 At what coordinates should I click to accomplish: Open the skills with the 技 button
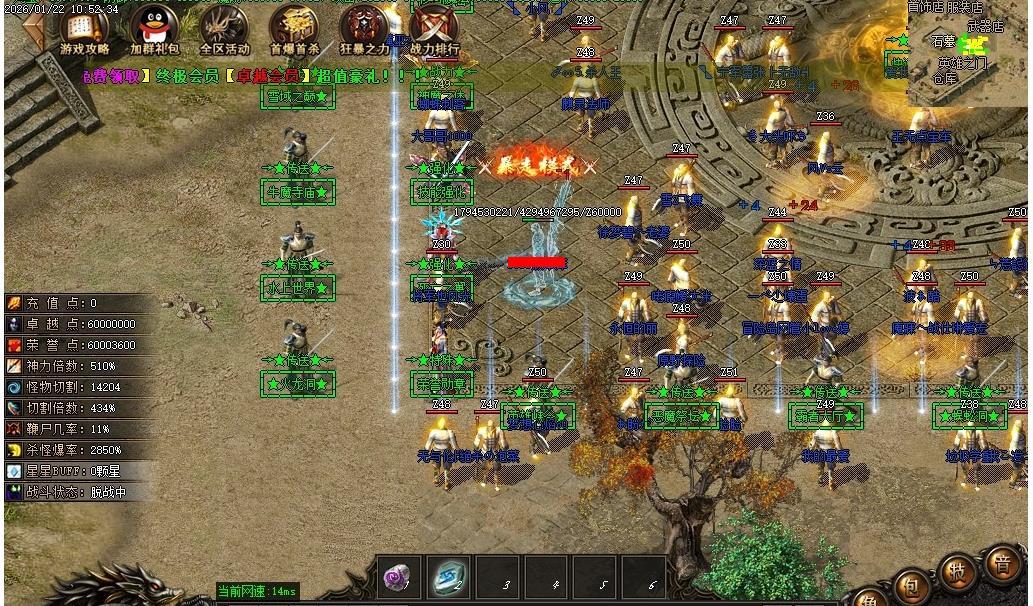click(x=957, y=573)
